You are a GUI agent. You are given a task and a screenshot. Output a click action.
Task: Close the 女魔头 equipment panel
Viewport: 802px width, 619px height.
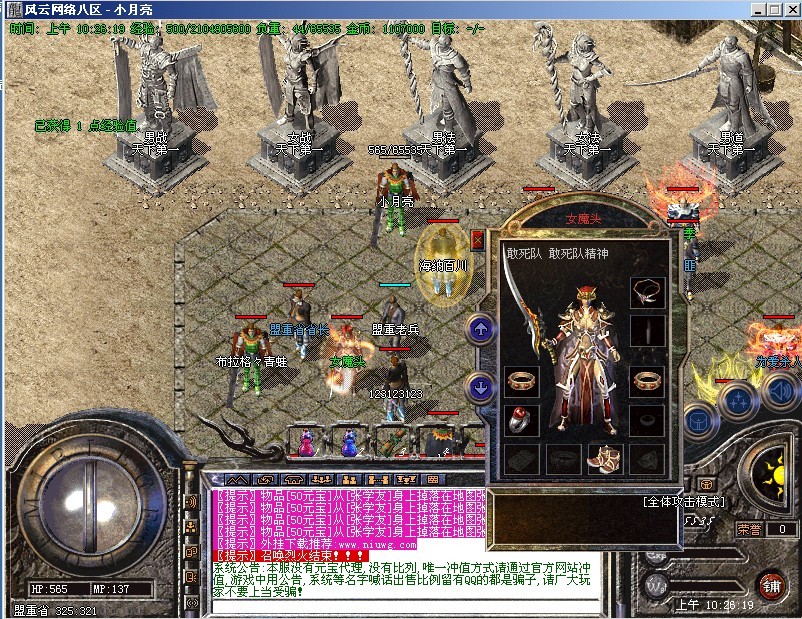pyautogui.click(x=477, y=240)
